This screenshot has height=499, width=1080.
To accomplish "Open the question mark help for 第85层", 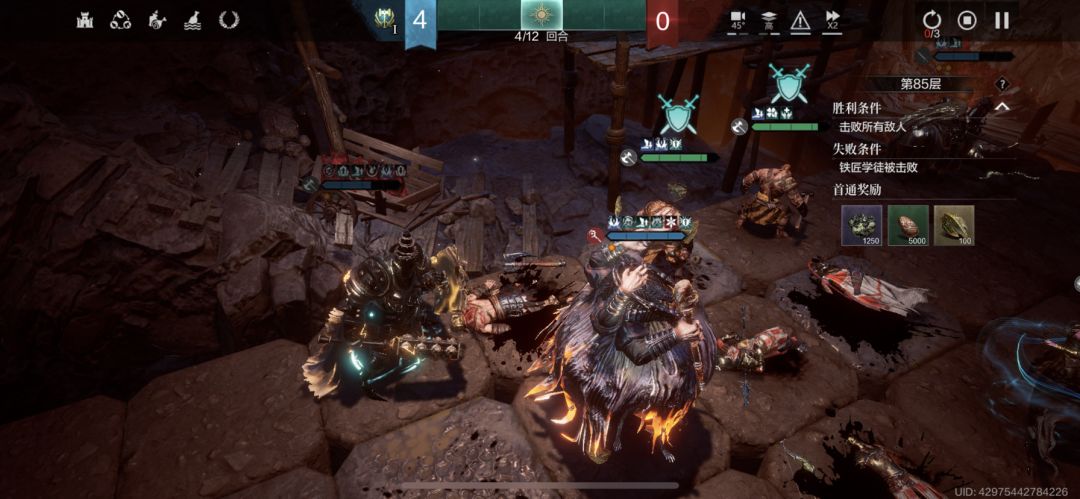I will [x=1002, y=84].
